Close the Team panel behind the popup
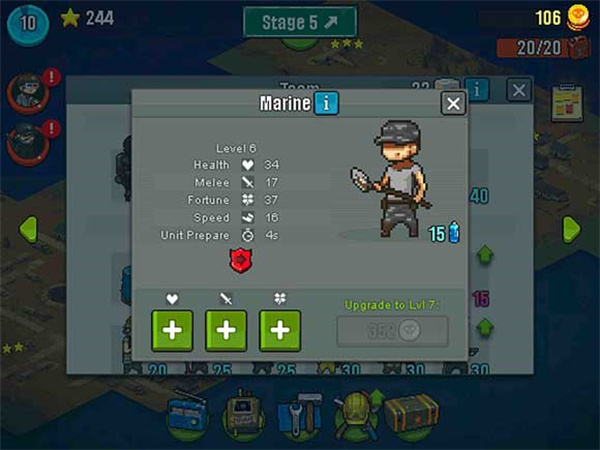 pyautogui.click(x=519, y=90)
